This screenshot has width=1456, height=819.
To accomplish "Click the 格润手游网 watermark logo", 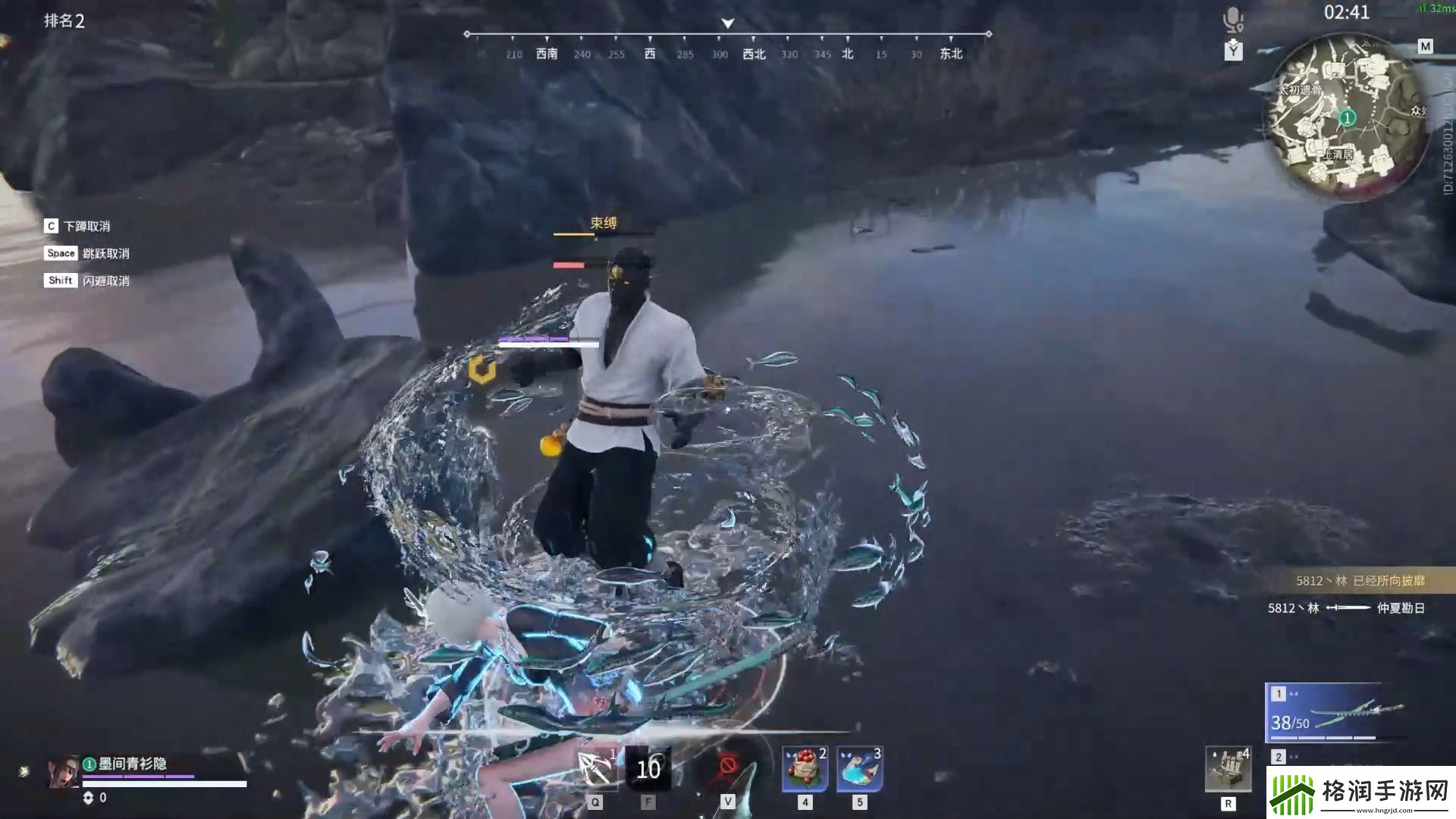I will coord(1360,792).
